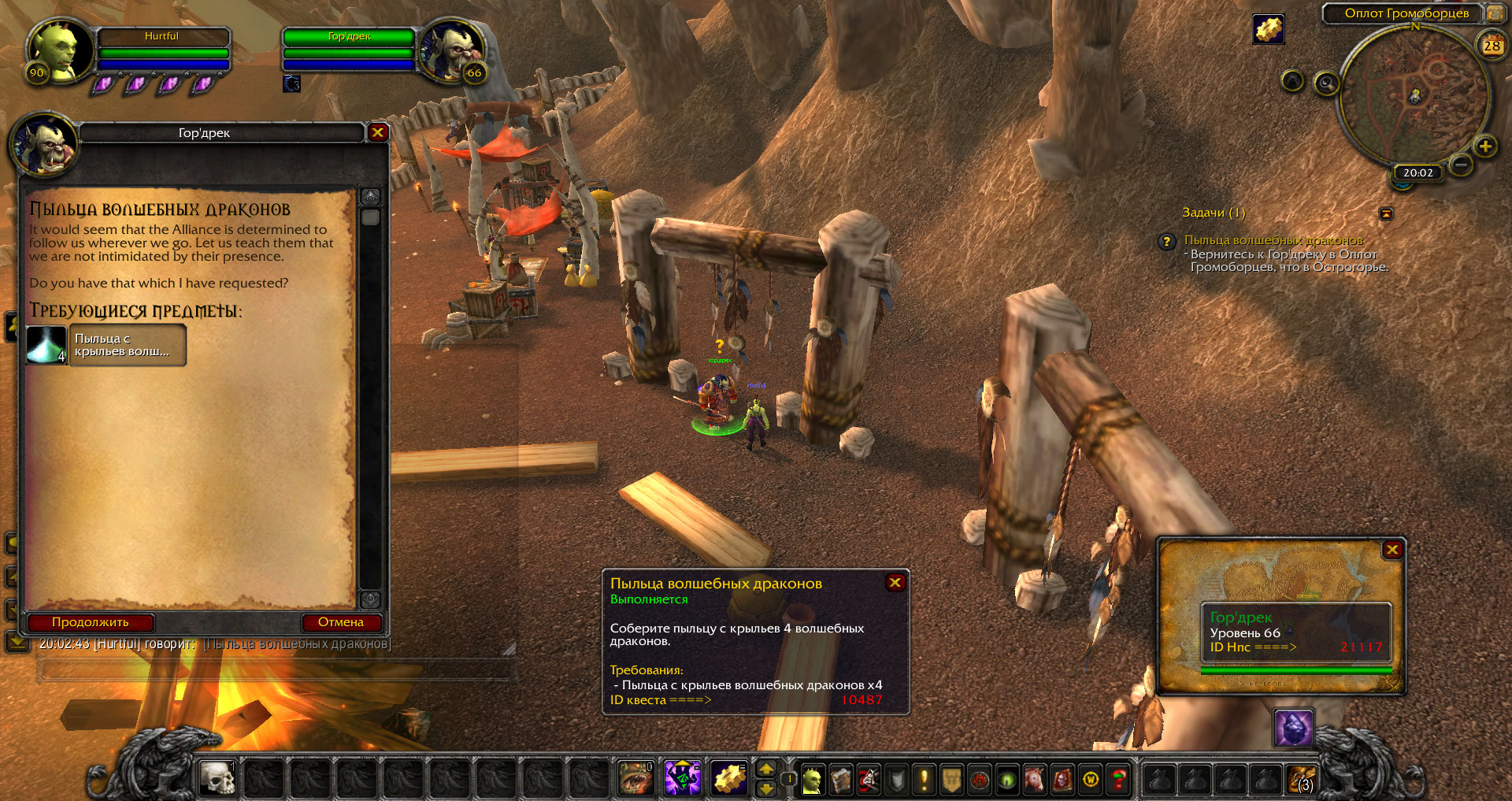The width and height of the screenshot is (1512, 801).
Task: Select the tracked quest Пыльца волшебных драконов
Action: click(x=1273, y=240)
